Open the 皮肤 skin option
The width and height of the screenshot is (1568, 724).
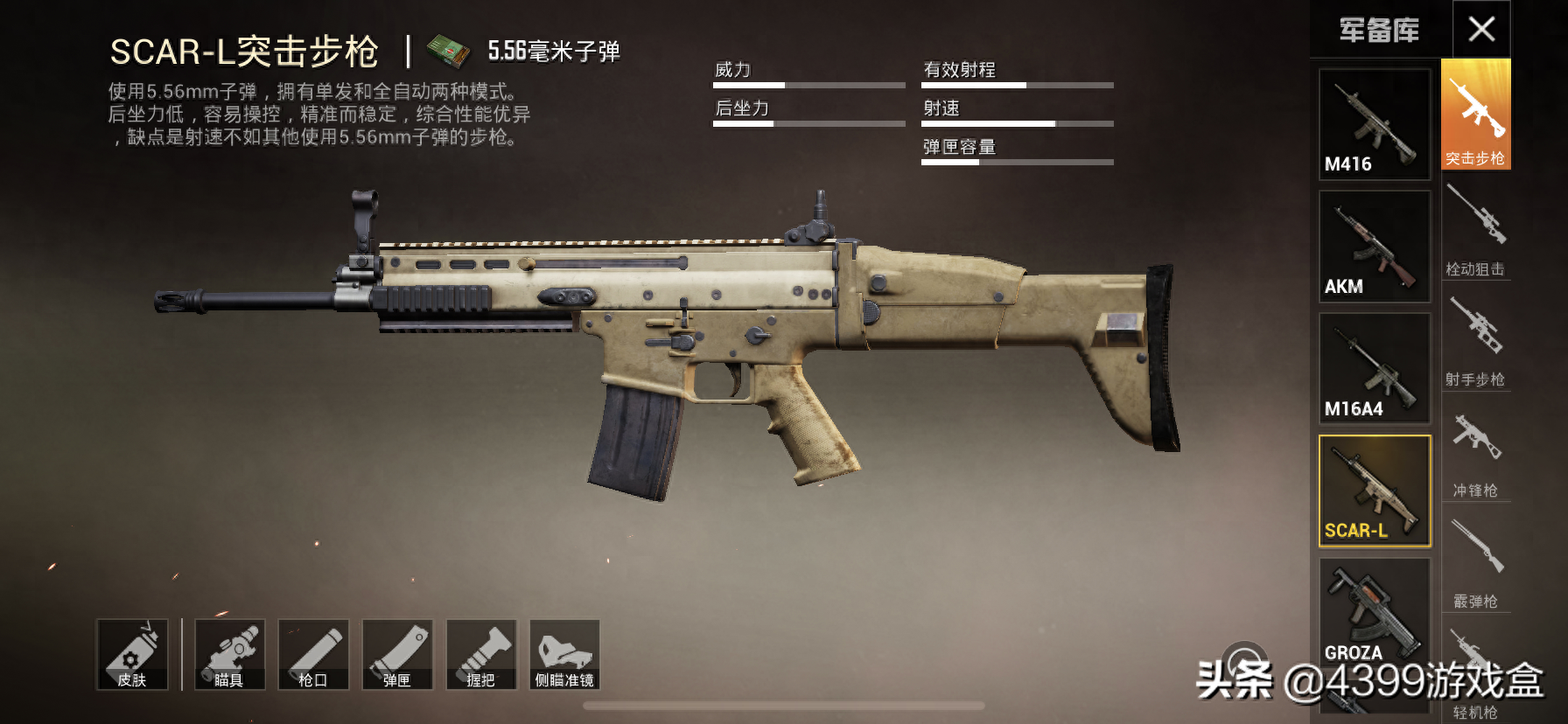132,655
